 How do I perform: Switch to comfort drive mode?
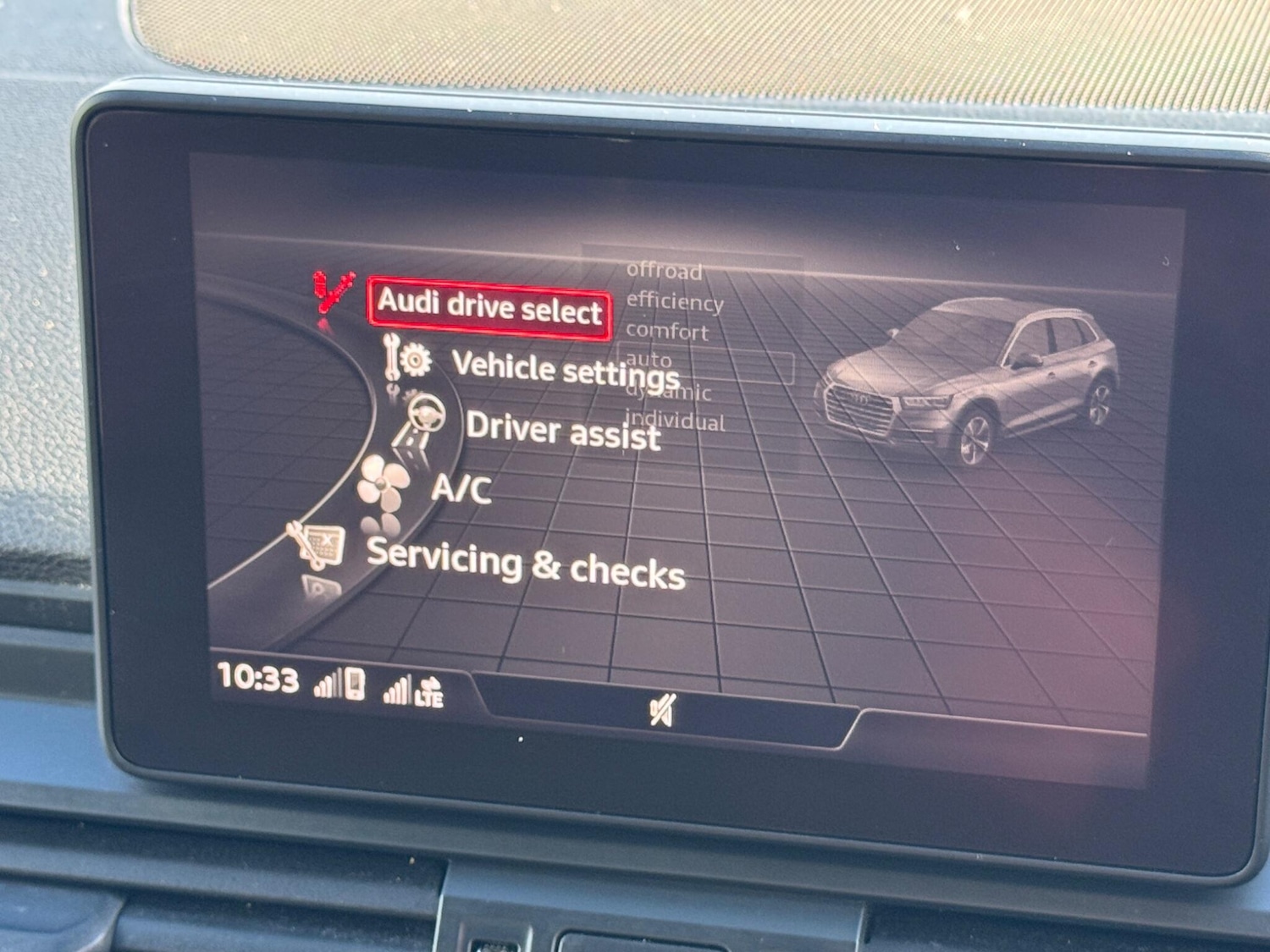(667, 331)
